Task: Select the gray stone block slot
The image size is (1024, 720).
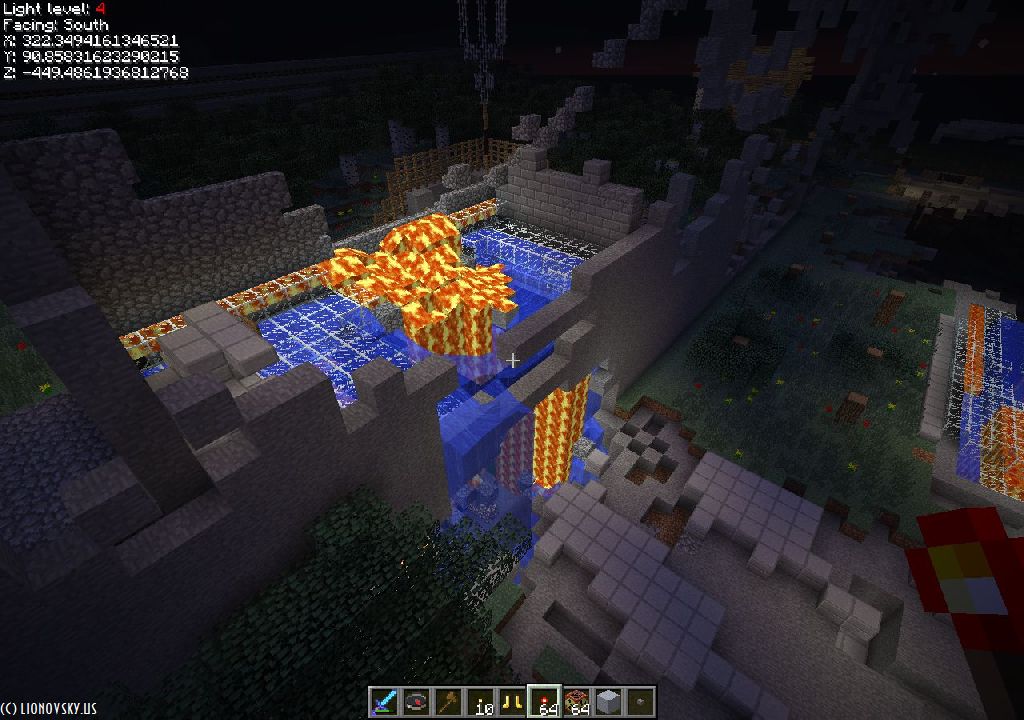Action: click(608, 702)
